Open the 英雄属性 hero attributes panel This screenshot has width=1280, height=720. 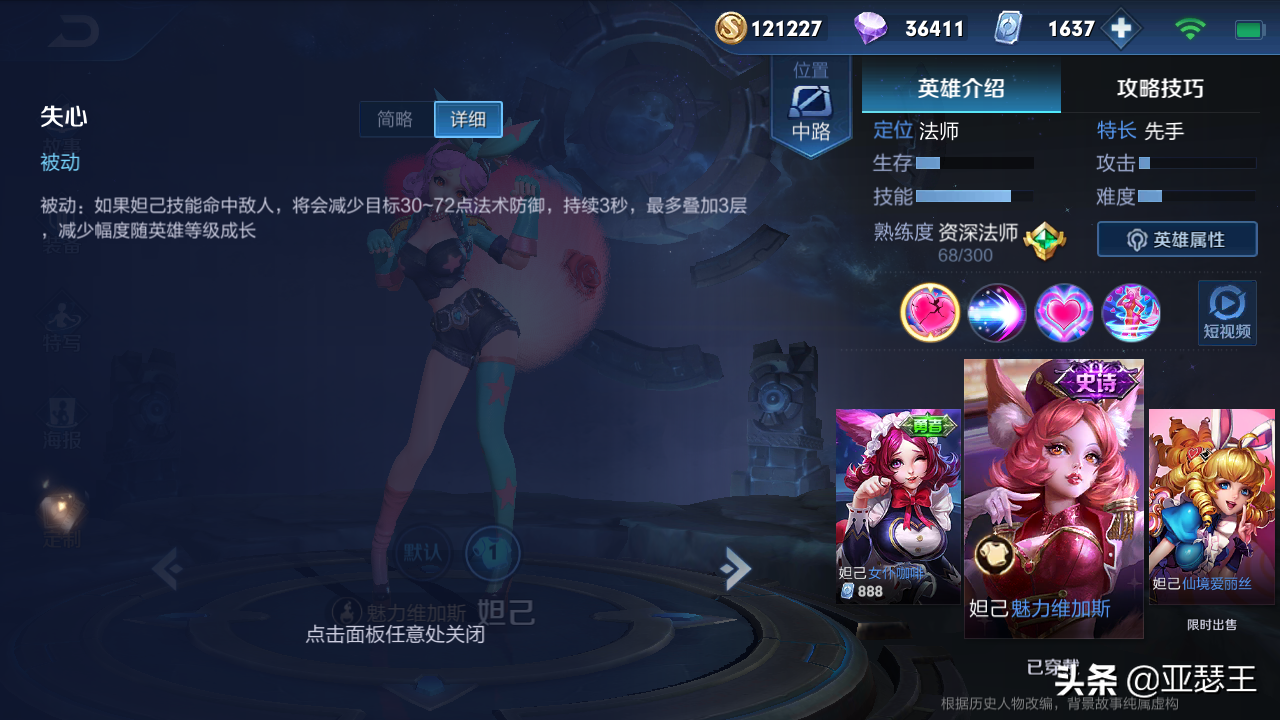tap(1177, 239)
